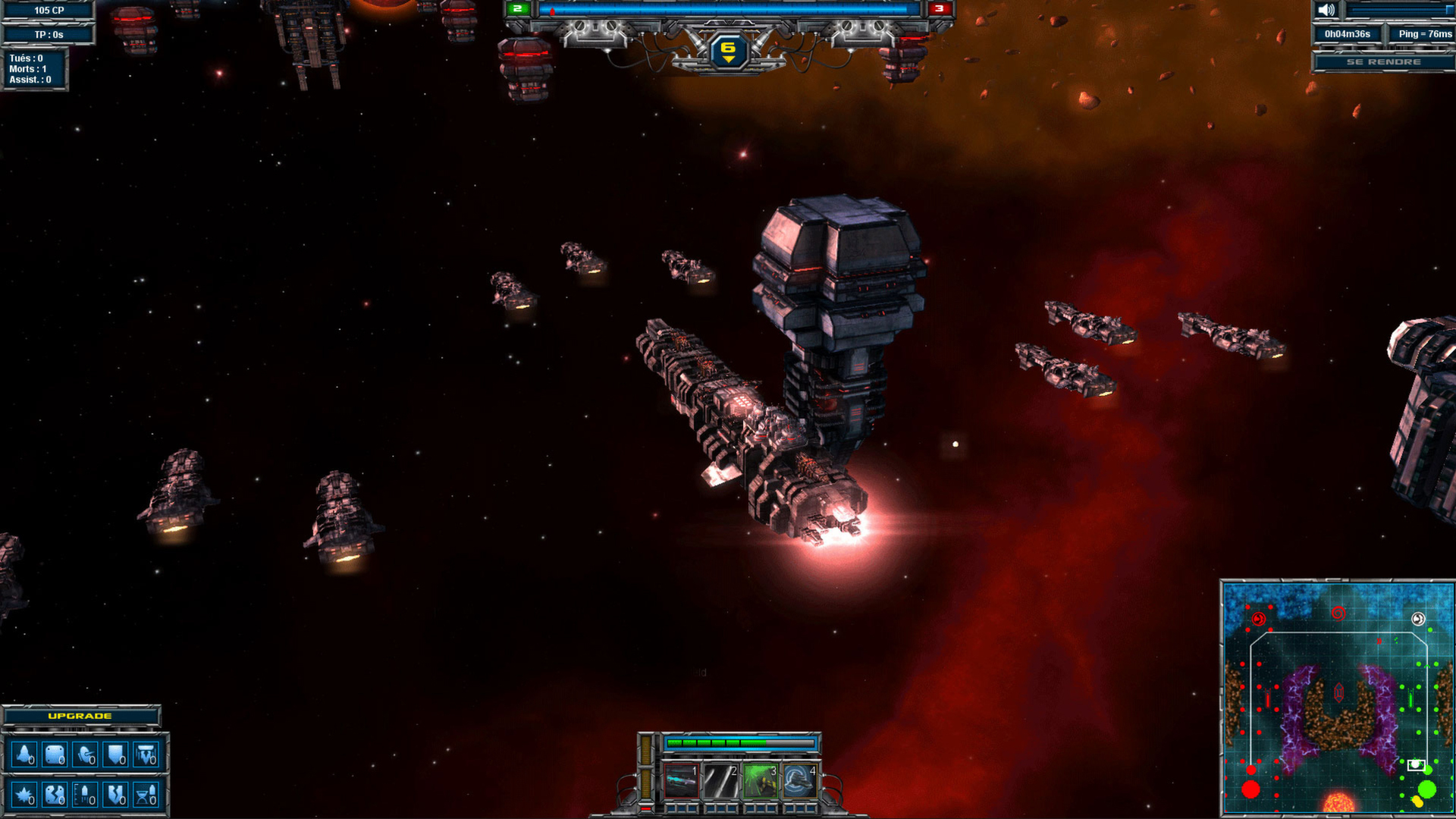The width and height of the screenshot is (1456, 819).
Task: Click the SE RENDRE surrender button
Action: [1383, 61]
